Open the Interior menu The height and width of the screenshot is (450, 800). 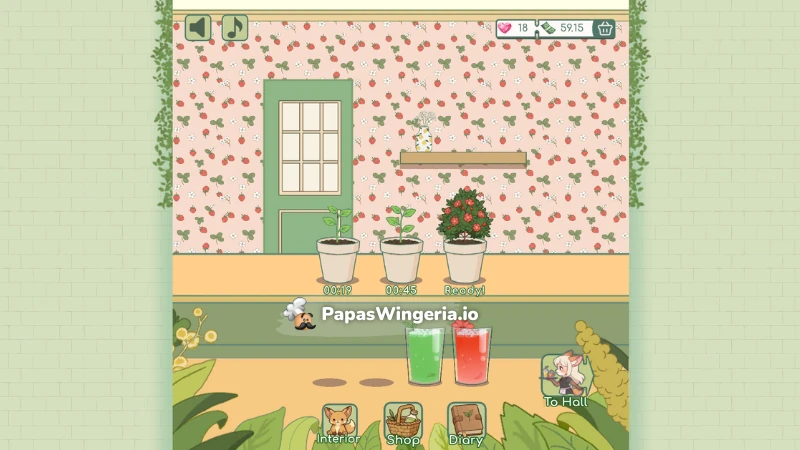338,424
